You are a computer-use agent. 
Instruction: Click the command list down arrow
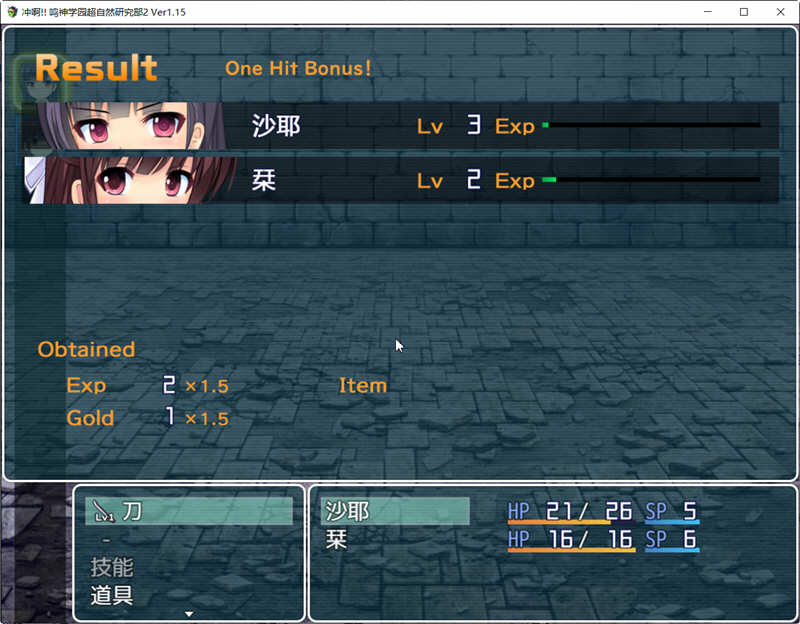pos(189,614)
